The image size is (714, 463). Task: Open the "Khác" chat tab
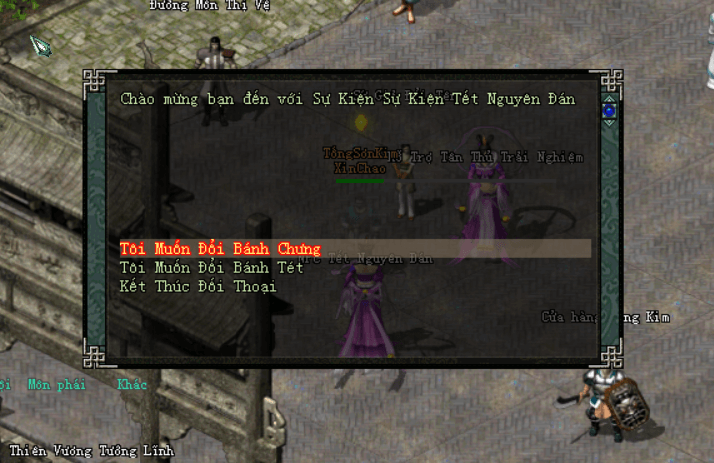(x=132, y=385)
